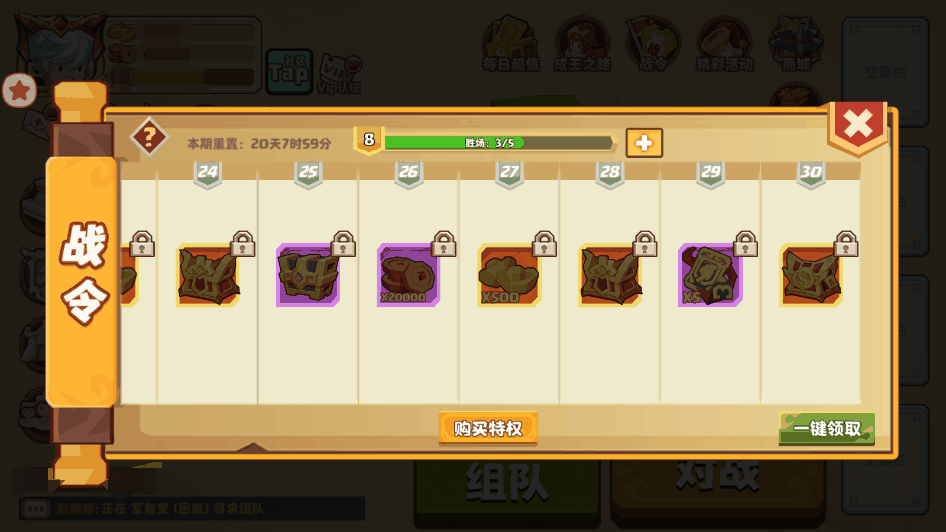This screenshot has height=532, width=946.
Task: Open the question mark help icon
Action: point(149,137)
